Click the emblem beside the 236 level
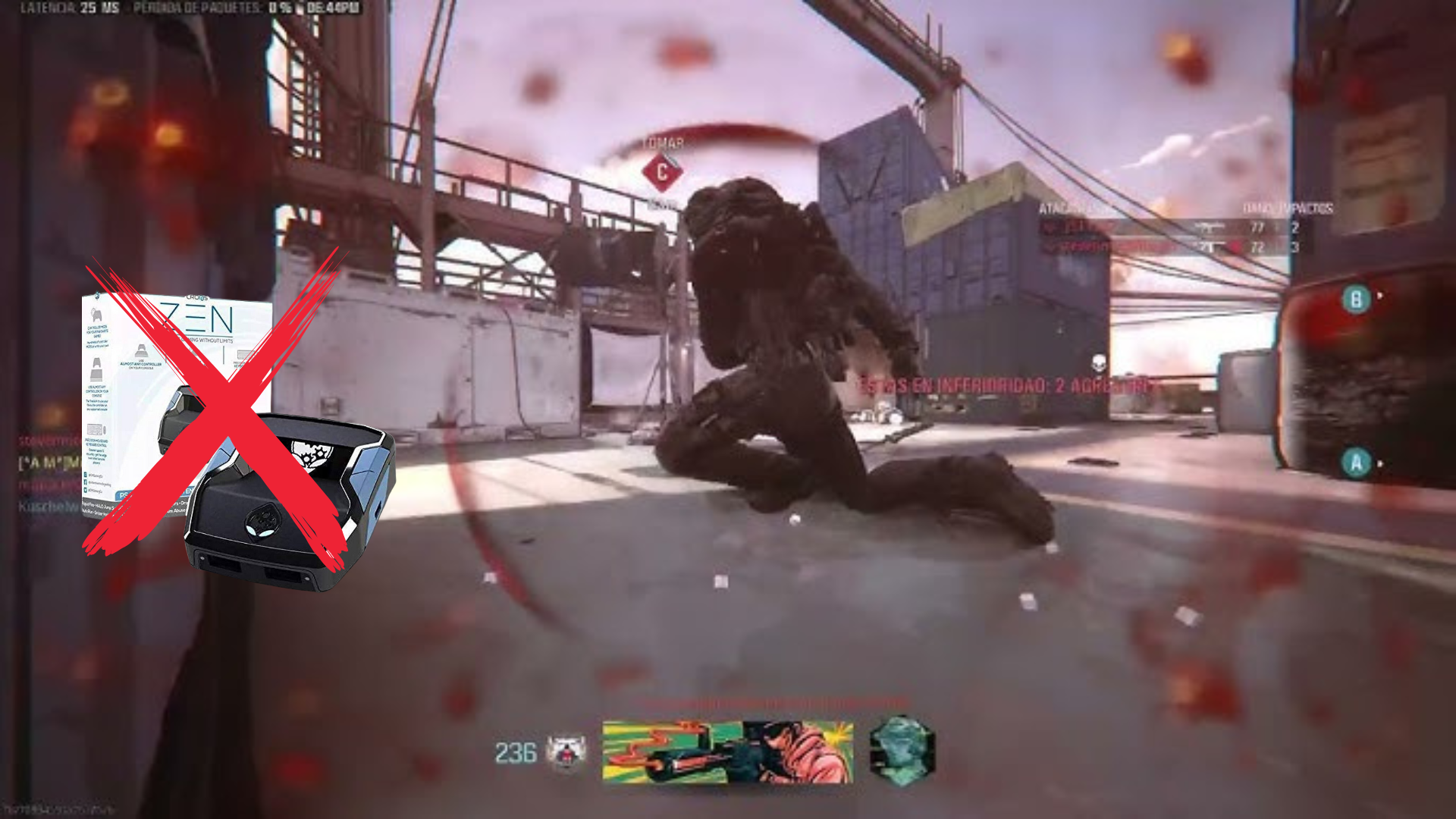Viewport: 1456px width, 819px height. [x=566, y=752]
